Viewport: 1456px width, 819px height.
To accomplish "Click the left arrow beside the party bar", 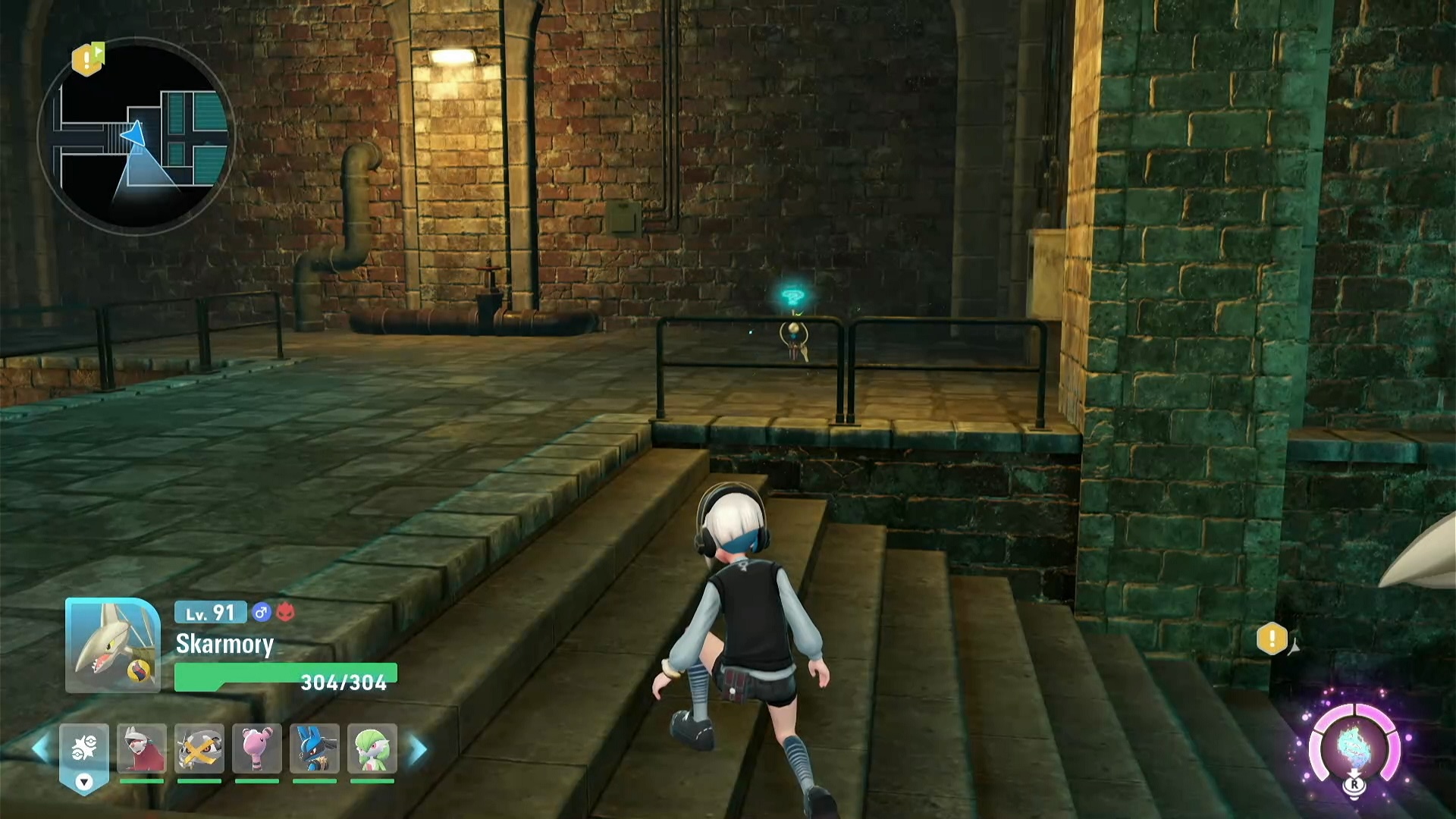I will point(41,749).
